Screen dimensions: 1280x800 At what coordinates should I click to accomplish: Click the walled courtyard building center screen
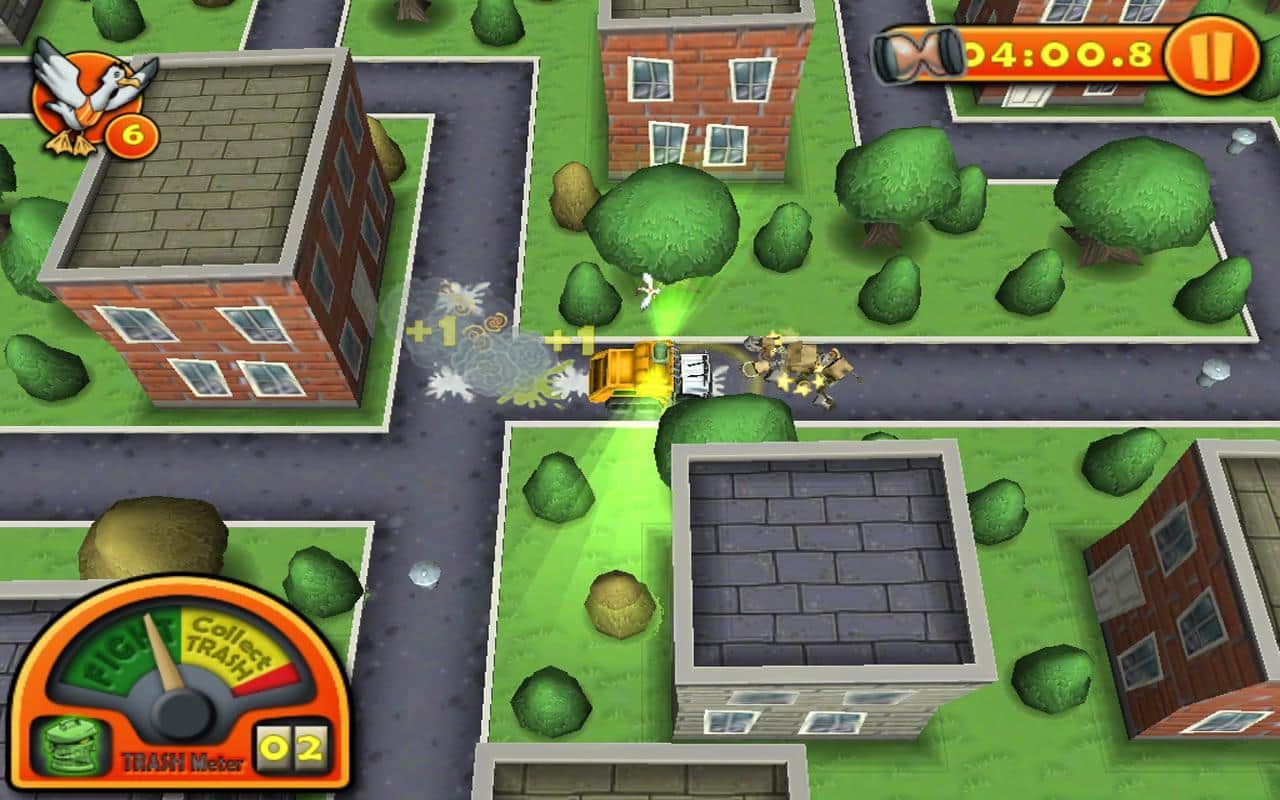(830, 560)
